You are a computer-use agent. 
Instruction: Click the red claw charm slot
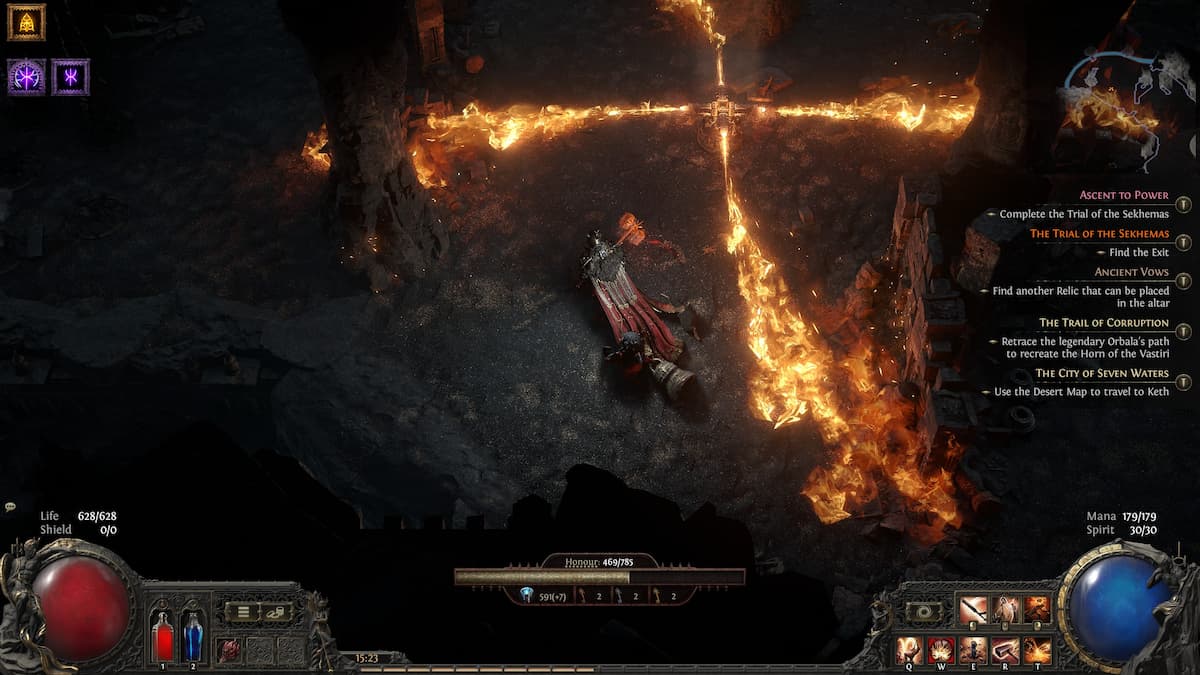tap(229, 649)
